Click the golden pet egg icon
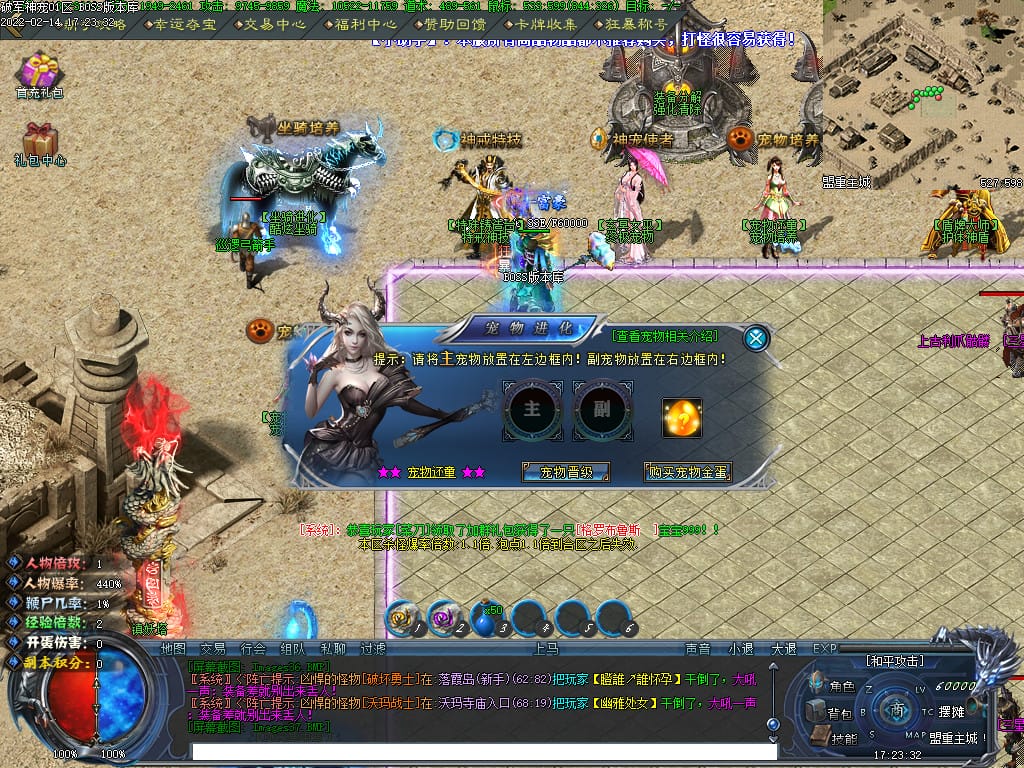 click(x=682, y=417)
